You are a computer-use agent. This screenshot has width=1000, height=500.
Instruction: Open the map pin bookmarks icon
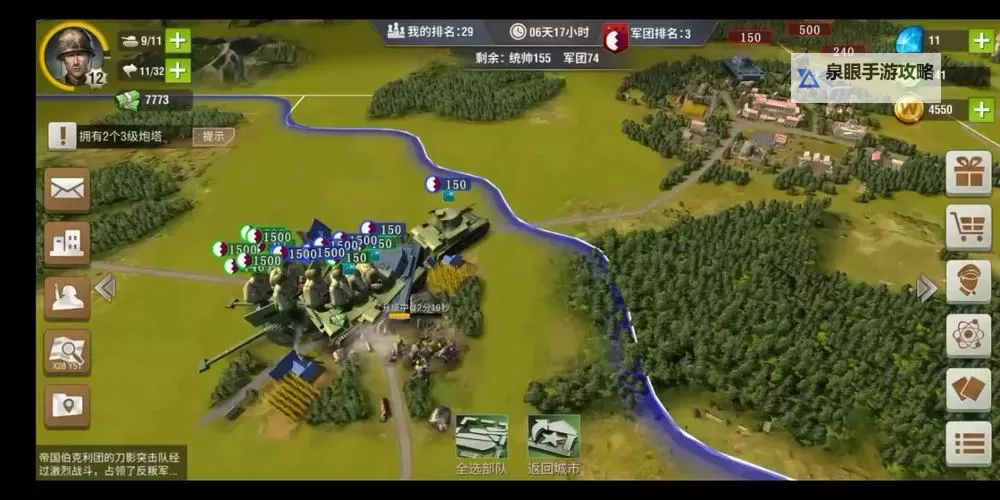[67, 406]
